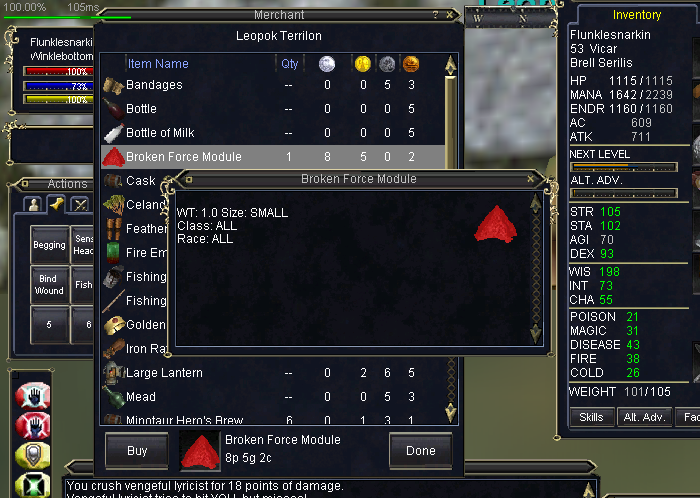The width and height of the screenshot is (700, 498).
Task: Choose the Bottle of Milk row
Action: click(x=166, y=133)
